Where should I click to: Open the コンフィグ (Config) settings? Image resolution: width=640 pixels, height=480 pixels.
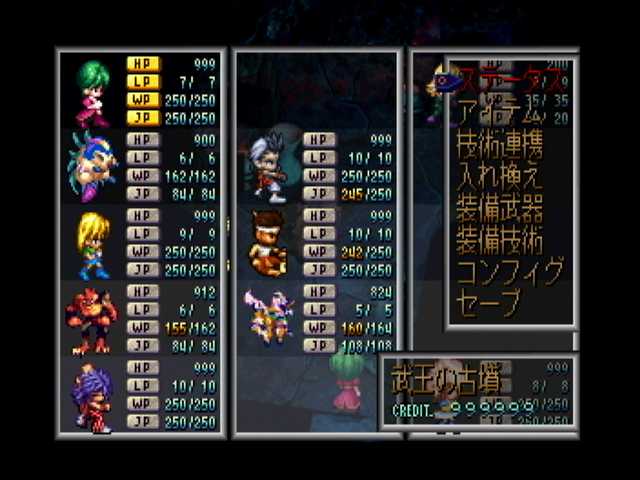[x=509, y=271]
